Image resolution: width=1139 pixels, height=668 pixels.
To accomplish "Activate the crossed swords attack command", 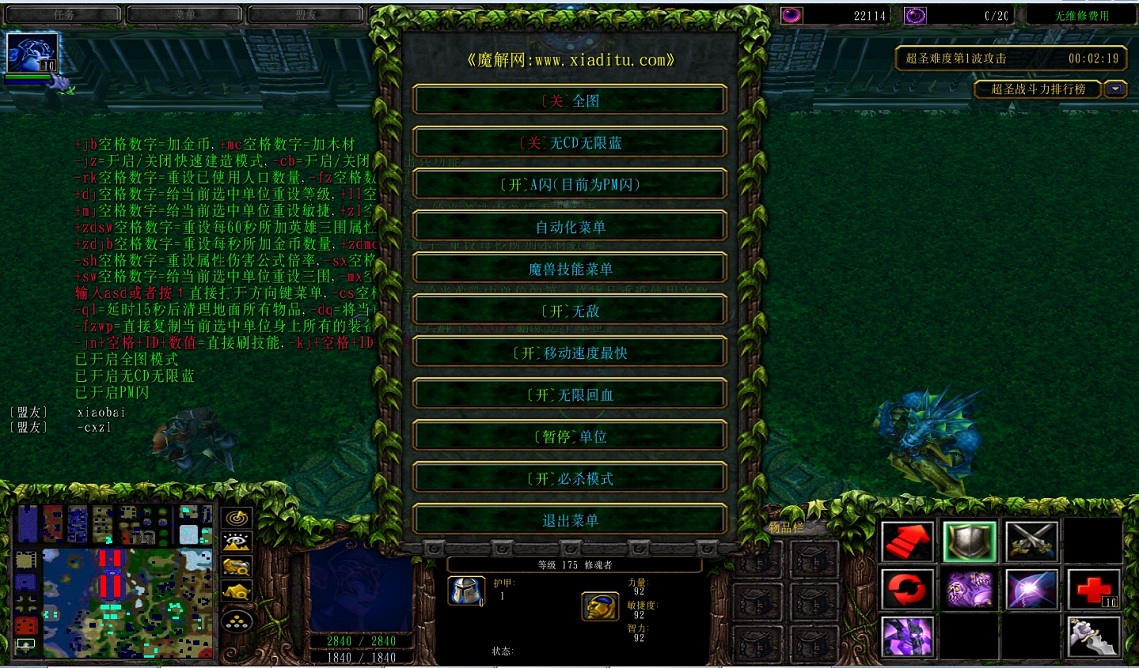I will pyautogui.click(x=1031, y=542).
